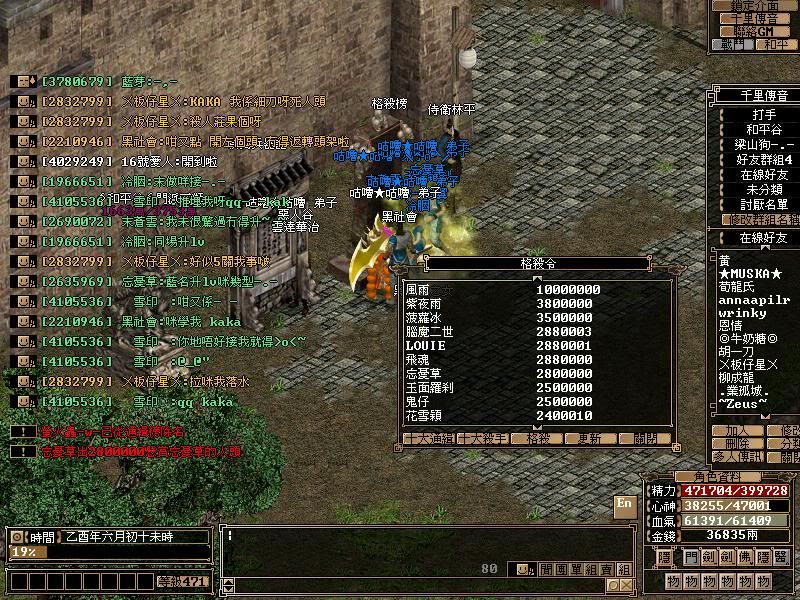Click the 更新 refresh button

click(x=590, y=438)
